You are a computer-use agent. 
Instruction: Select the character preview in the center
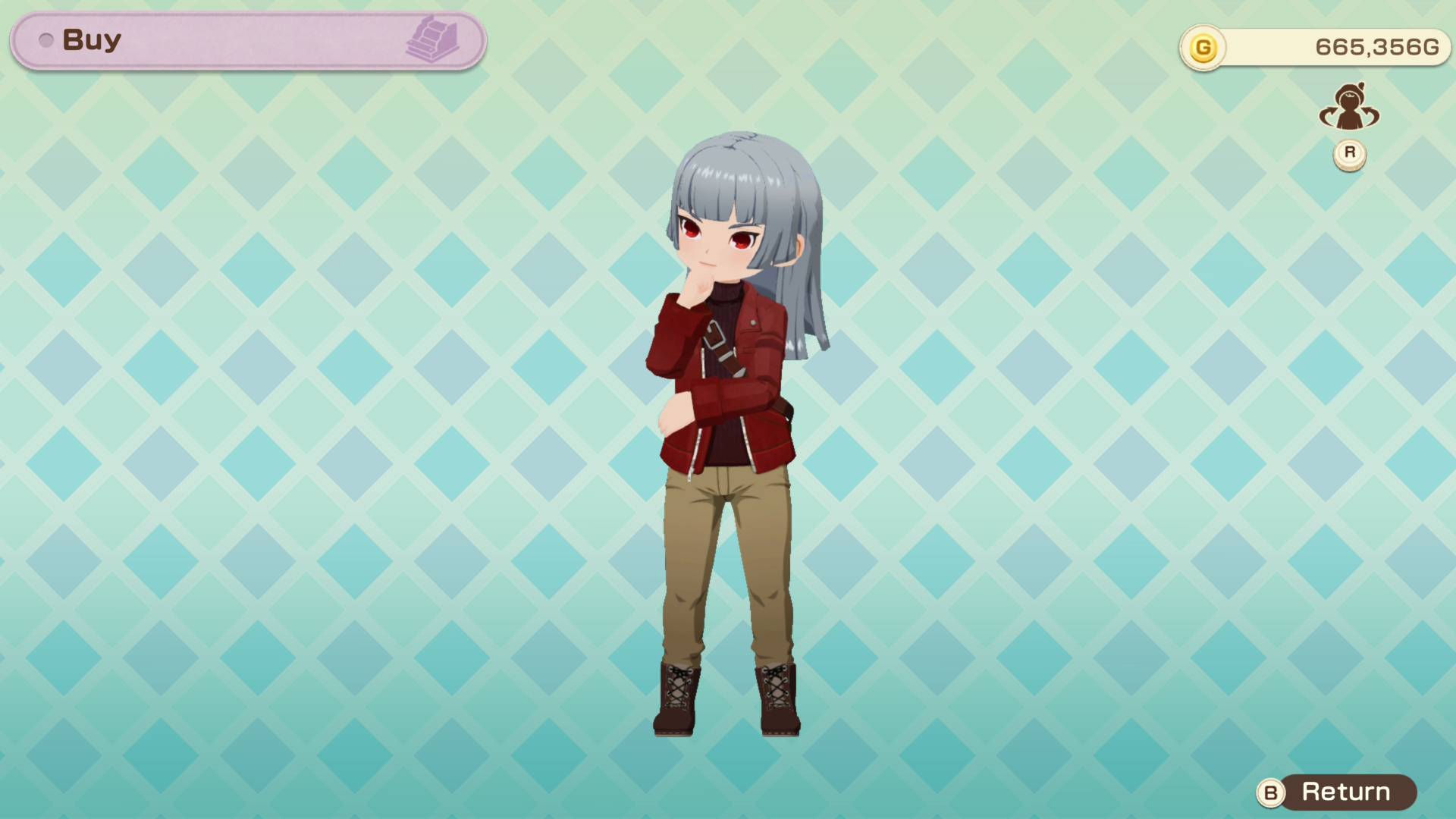[728, 425]
